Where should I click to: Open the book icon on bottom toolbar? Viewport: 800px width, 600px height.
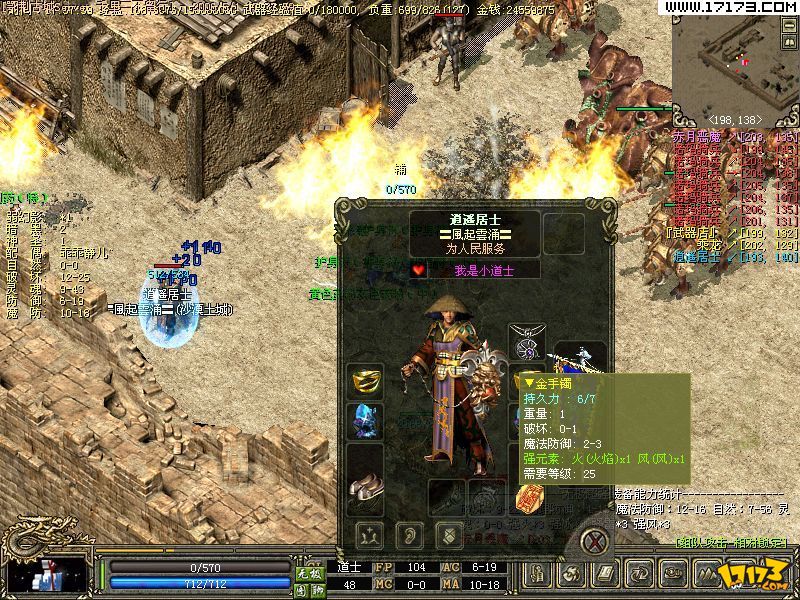tap(604, 575)
